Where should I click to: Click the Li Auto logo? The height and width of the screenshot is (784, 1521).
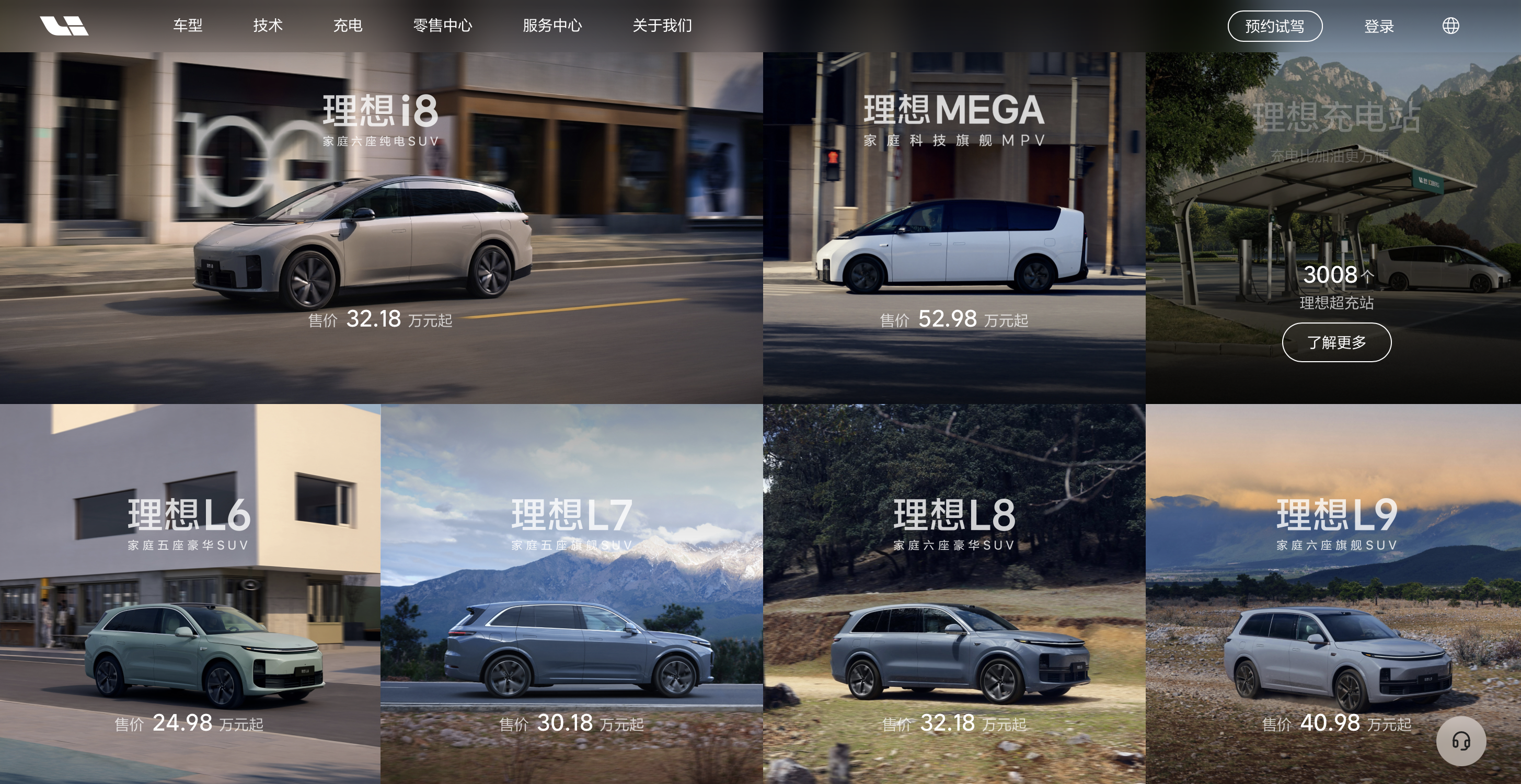(x=64, y=26)
